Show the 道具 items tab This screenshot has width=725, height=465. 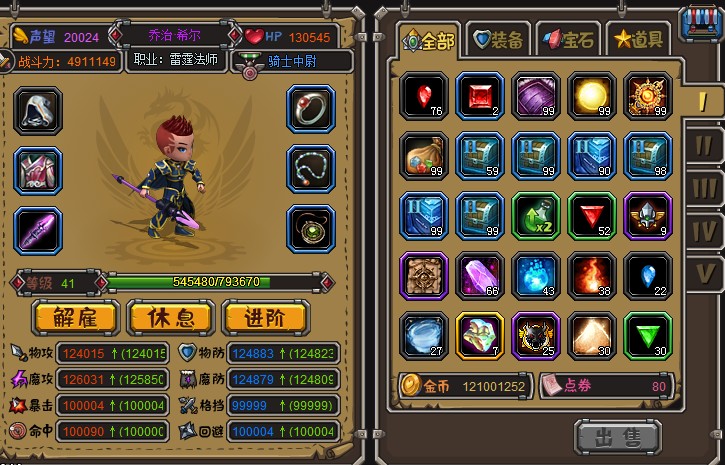click(x=639, y=40)
